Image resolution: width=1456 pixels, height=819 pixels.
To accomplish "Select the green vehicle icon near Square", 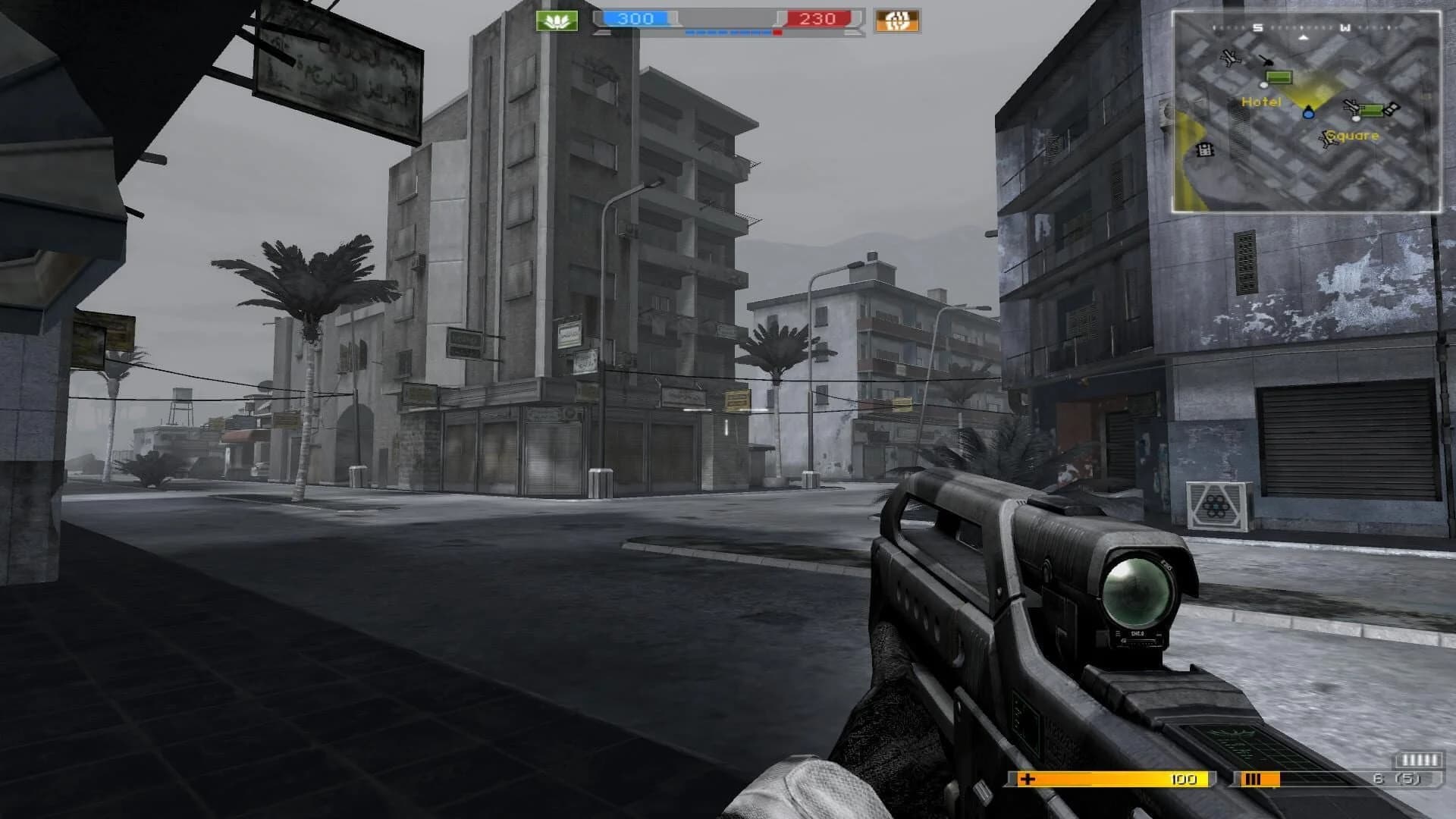I will pos(1373,111).
